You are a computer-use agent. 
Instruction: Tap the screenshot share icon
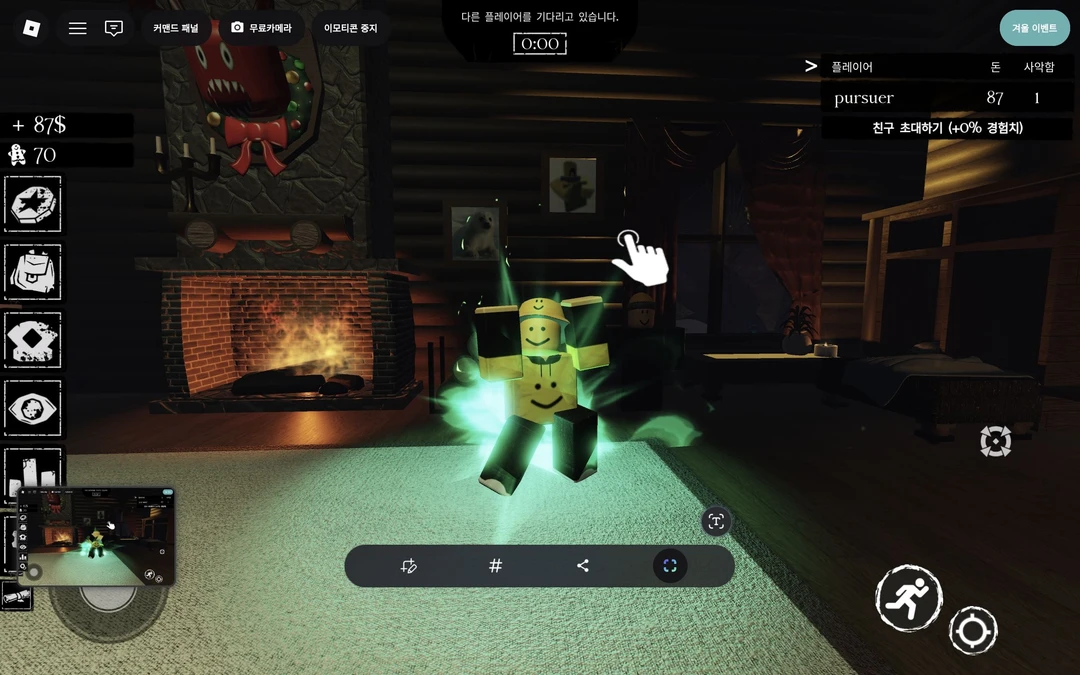click(583, 566)
